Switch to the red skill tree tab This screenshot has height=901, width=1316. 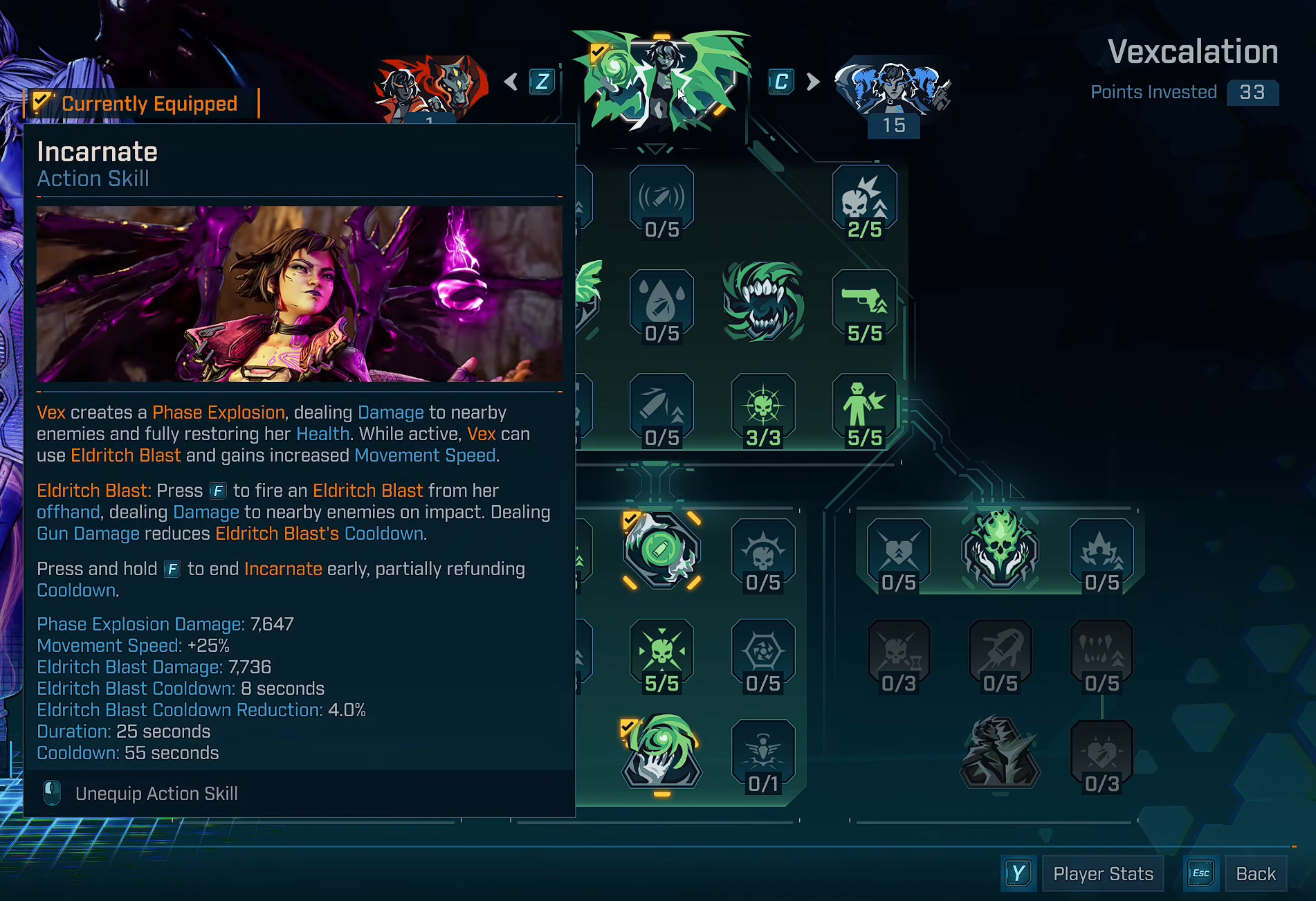coord(430,88)
